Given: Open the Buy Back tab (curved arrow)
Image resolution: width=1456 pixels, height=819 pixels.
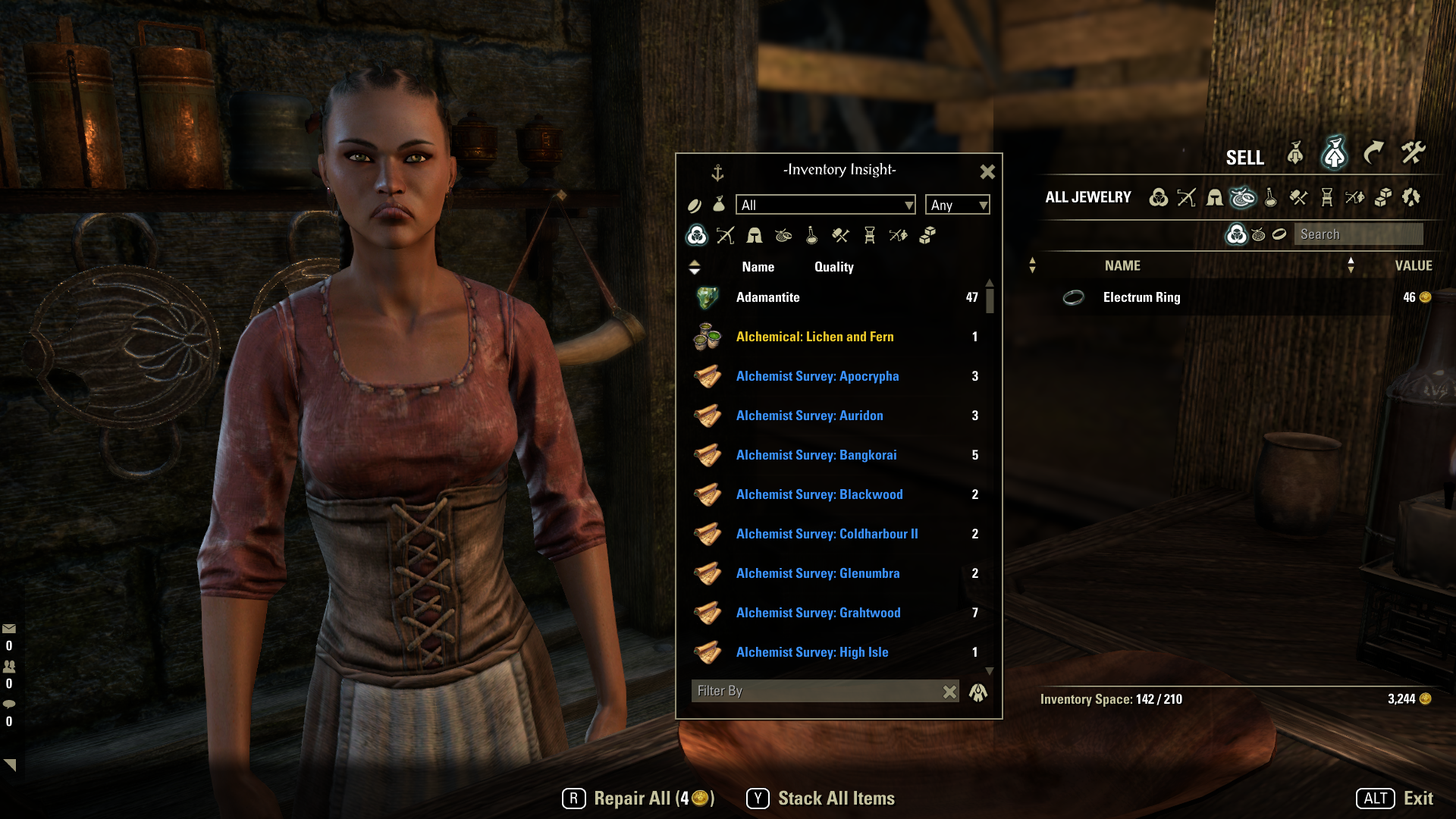Looking at the screenshot, I should pyautogui.click(x=1373, y=154).
